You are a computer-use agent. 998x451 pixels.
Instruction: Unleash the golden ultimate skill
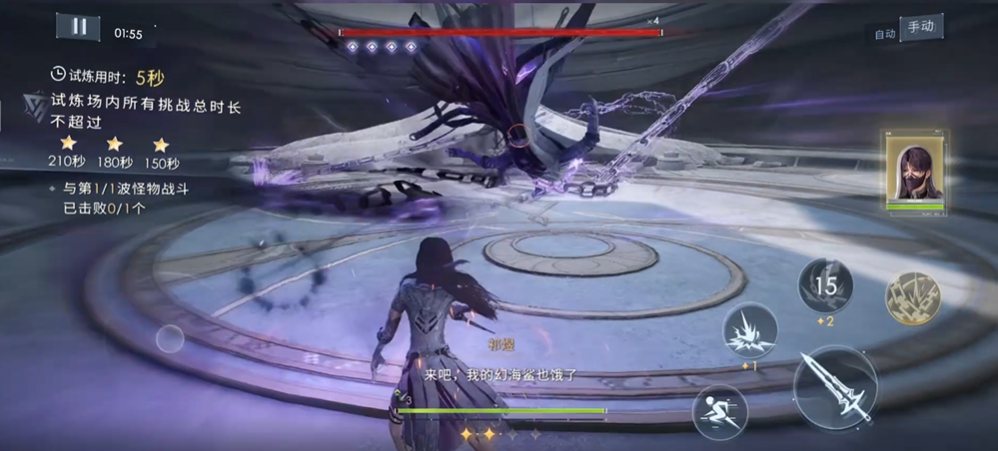click(x=913, y=297)
